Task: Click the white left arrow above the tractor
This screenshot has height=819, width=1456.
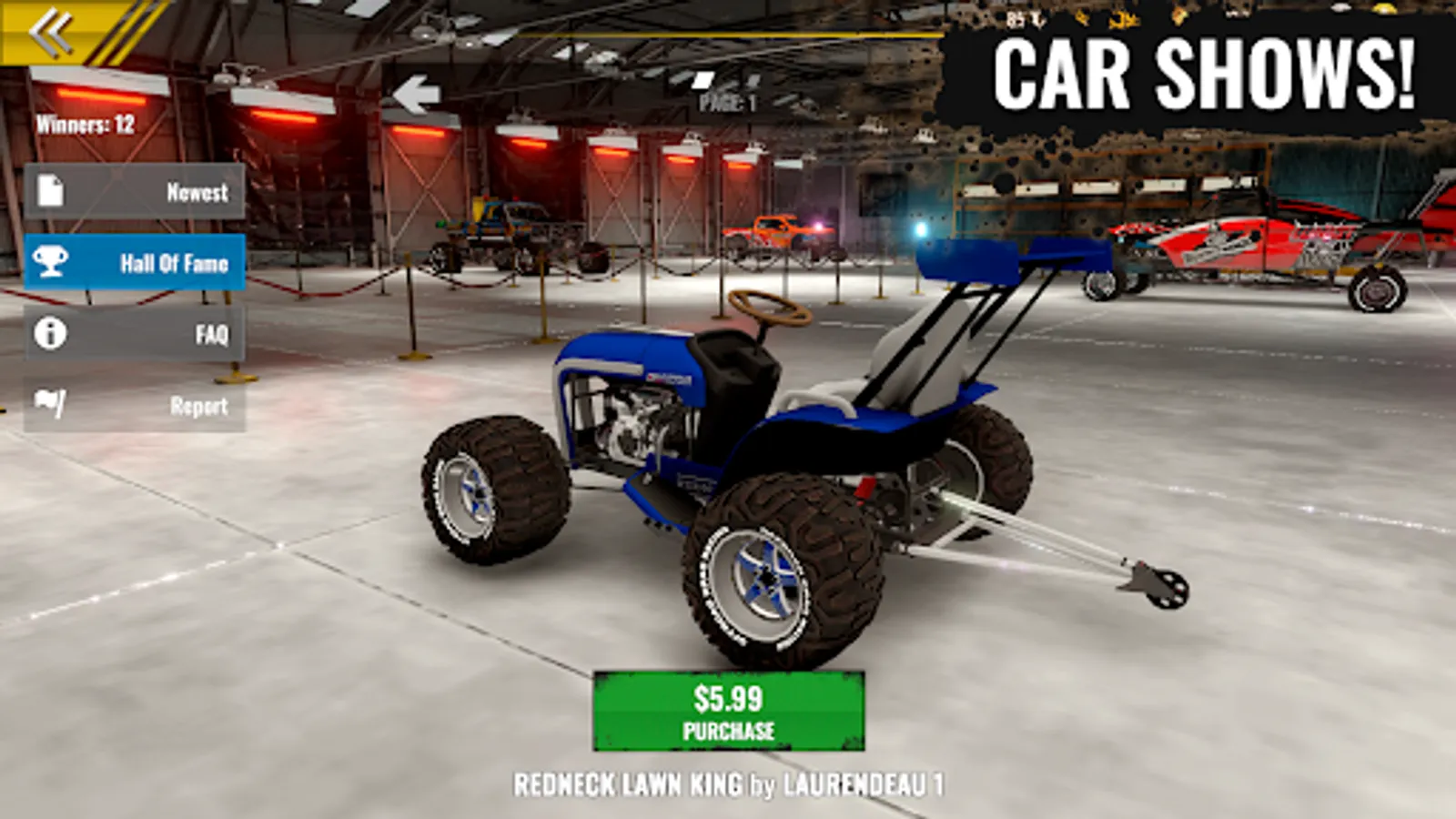Action: coord(419,91)
